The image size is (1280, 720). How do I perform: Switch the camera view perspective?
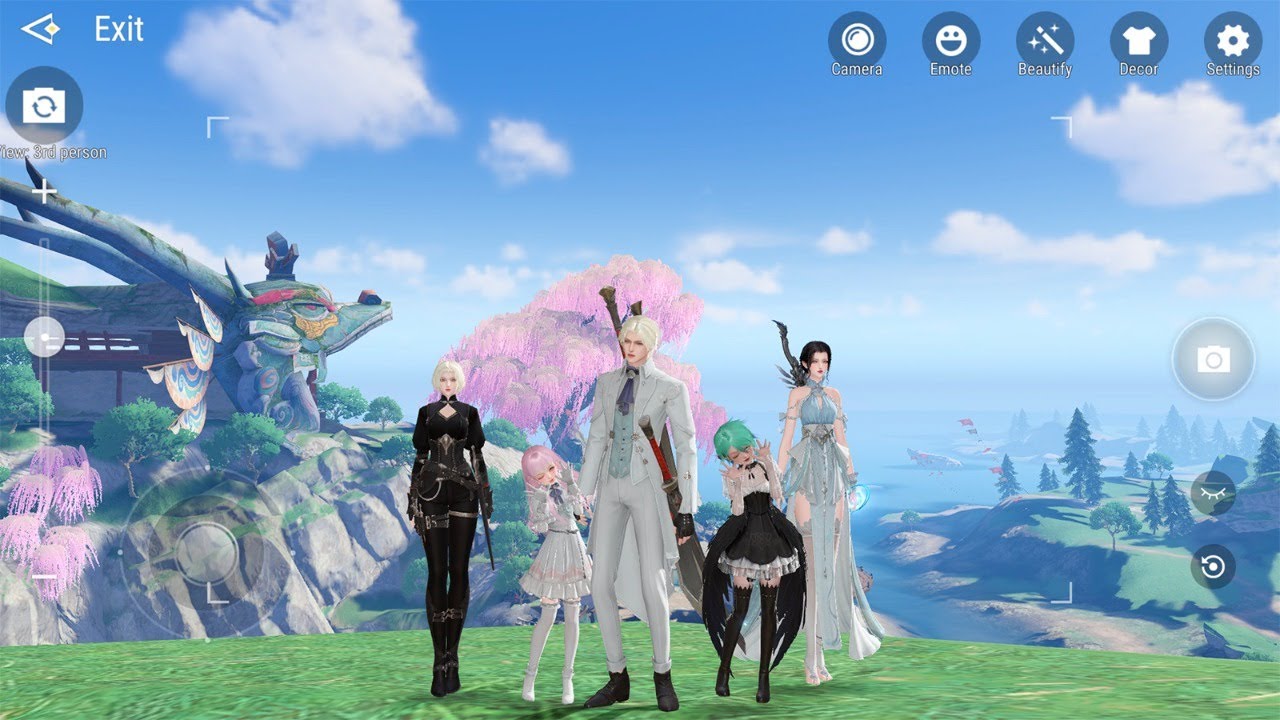pyautogui.click(x=44, y=105)
